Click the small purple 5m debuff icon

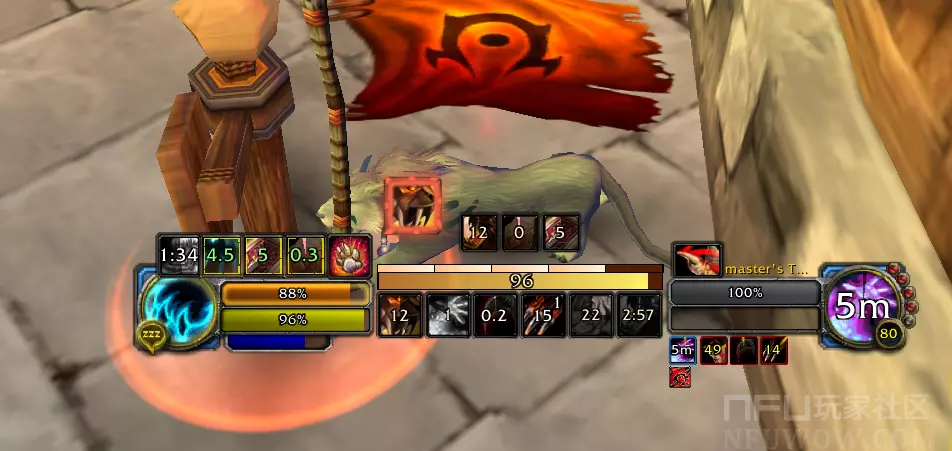click(682, 350)
